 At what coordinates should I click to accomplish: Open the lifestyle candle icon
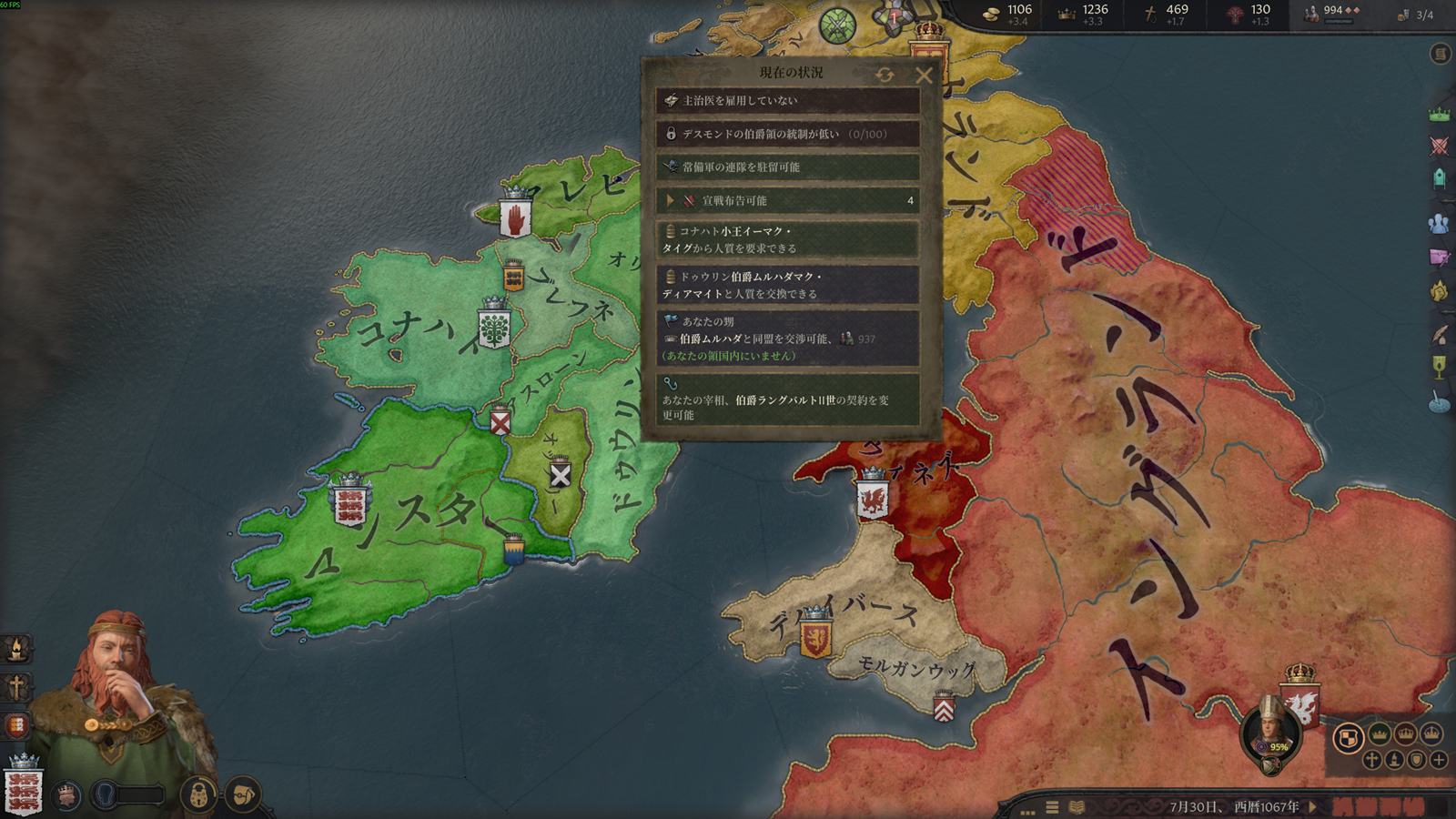[x=16, y=648]
